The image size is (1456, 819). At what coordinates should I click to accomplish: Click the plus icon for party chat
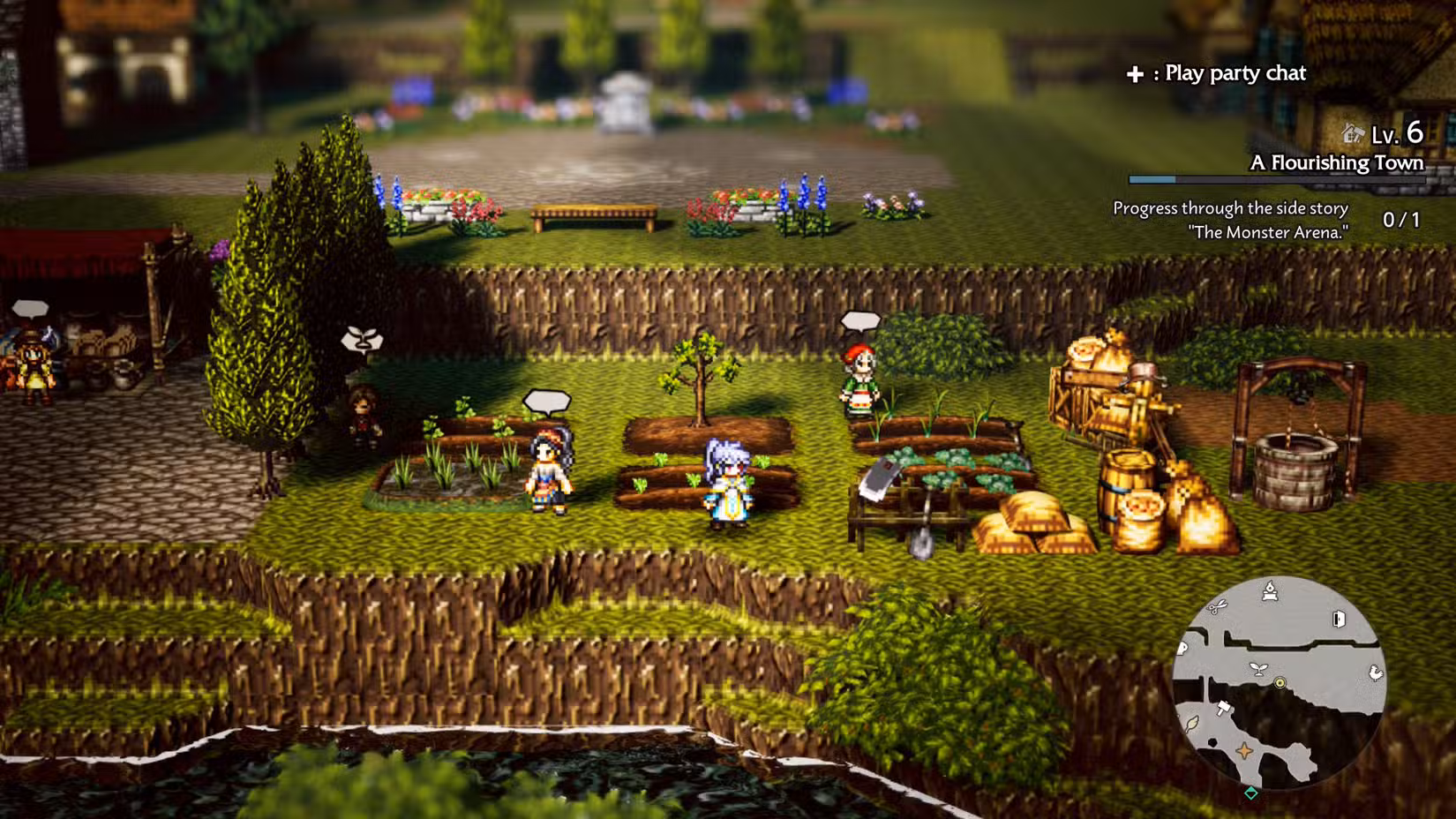[x=1133, y=74]
